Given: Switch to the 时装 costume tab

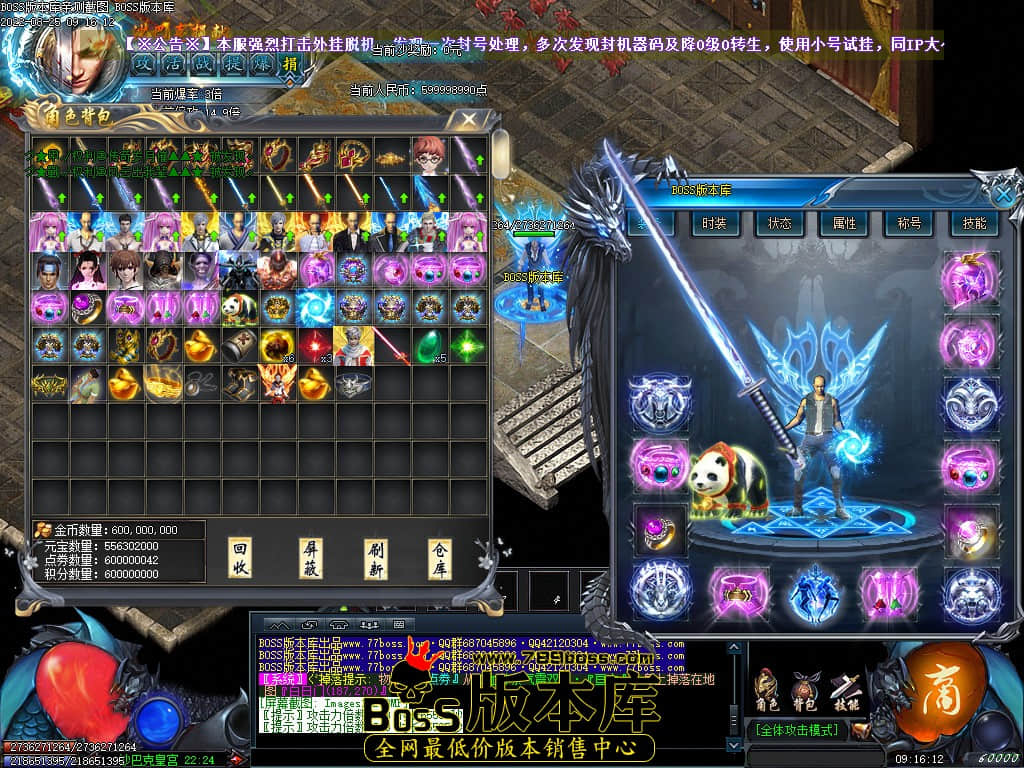Looking at the screenshot, I should pyautogui.click(x=714, y=224).
